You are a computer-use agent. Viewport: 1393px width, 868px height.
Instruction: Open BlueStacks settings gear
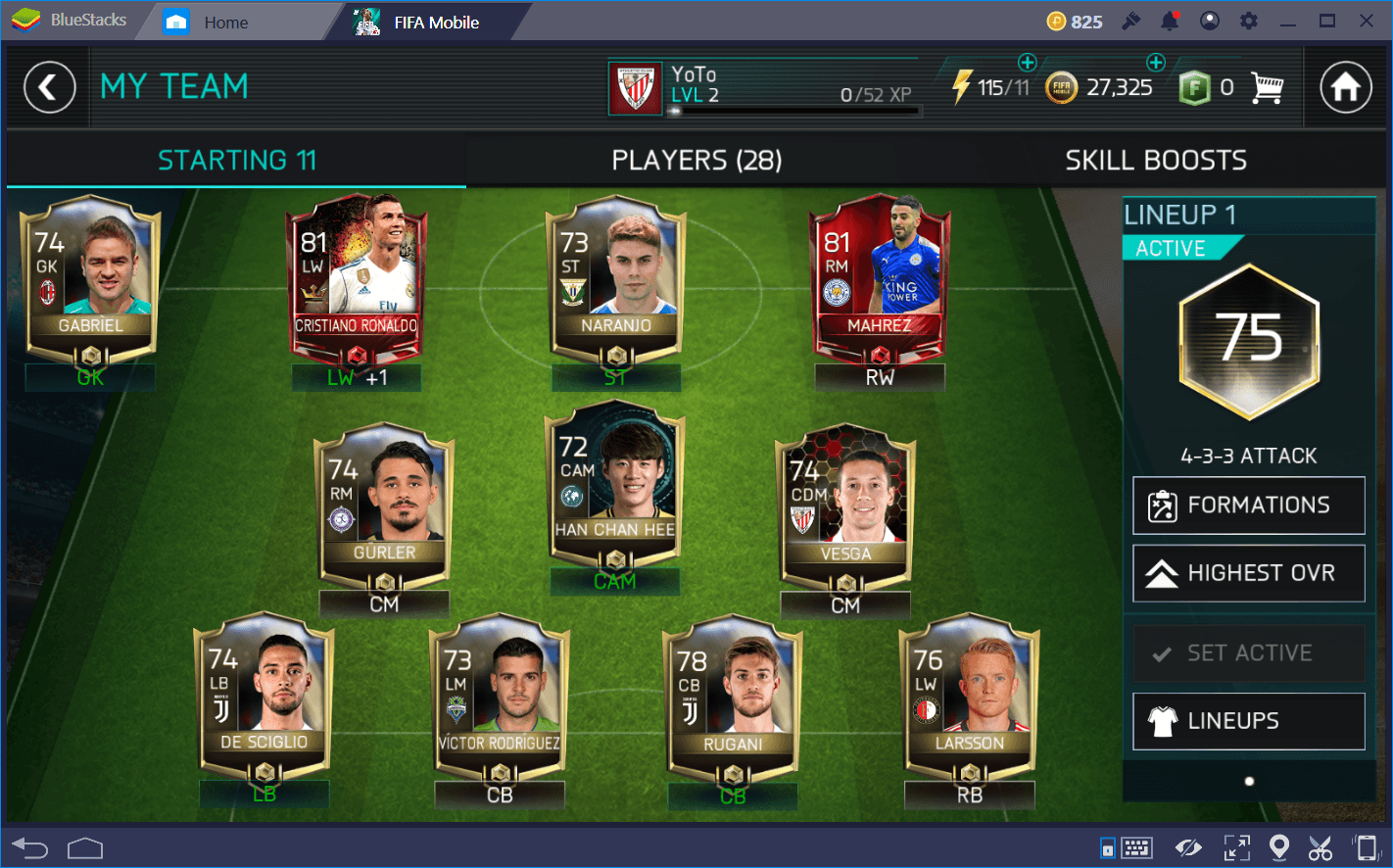pyautogui.click(x=1248, y=20)
